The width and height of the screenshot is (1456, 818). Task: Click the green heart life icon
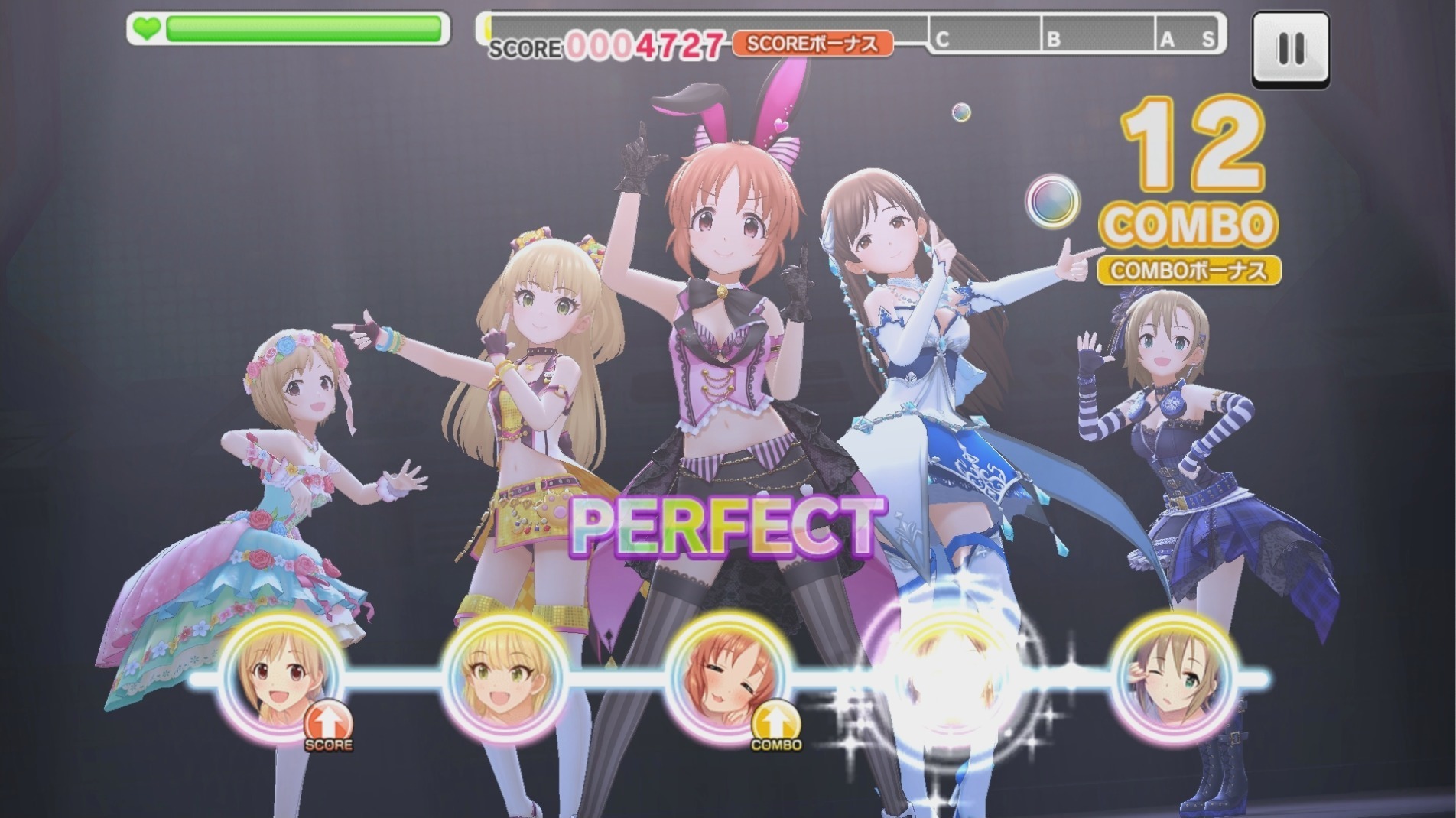tap(147, 27)
